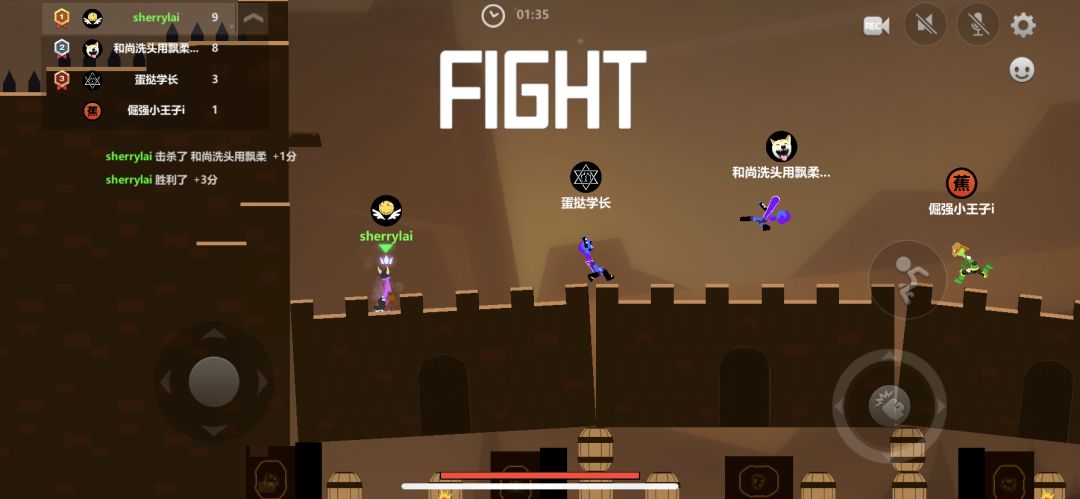Open the smiley face emote button

coord(1022,69)
